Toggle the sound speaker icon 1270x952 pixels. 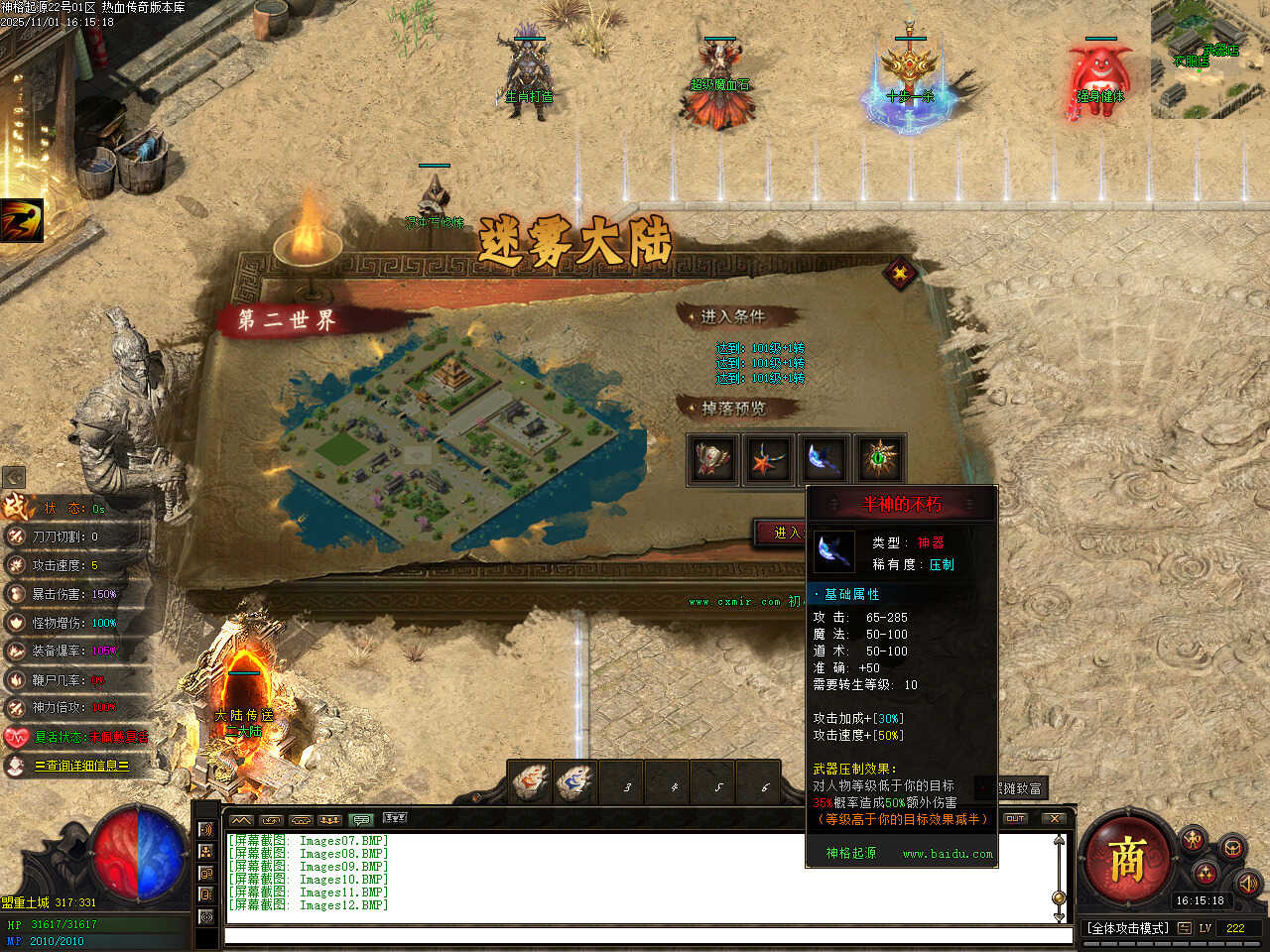tap(1248, 882)
